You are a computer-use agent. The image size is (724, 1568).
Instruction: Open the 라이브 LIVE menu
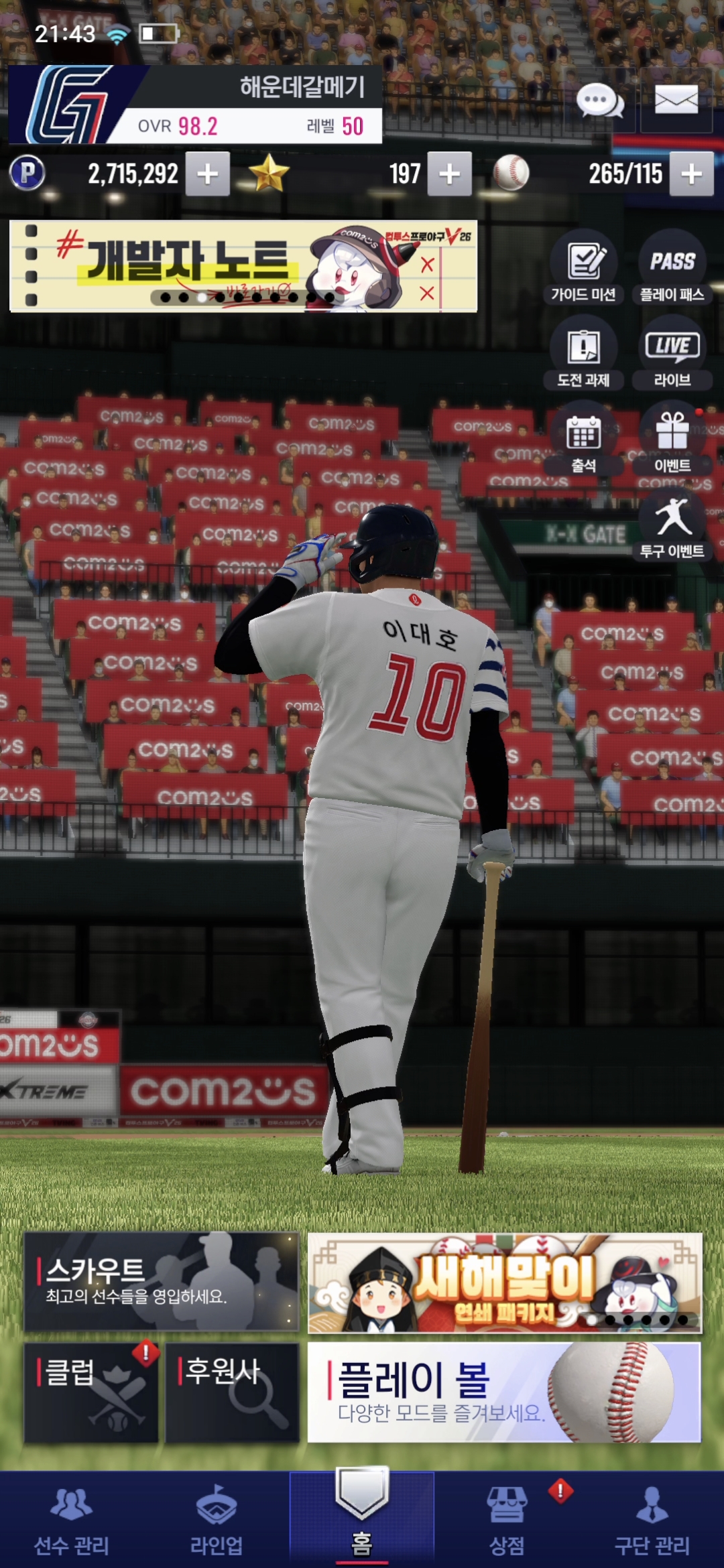pyautogui.click(x=672, y=353)
